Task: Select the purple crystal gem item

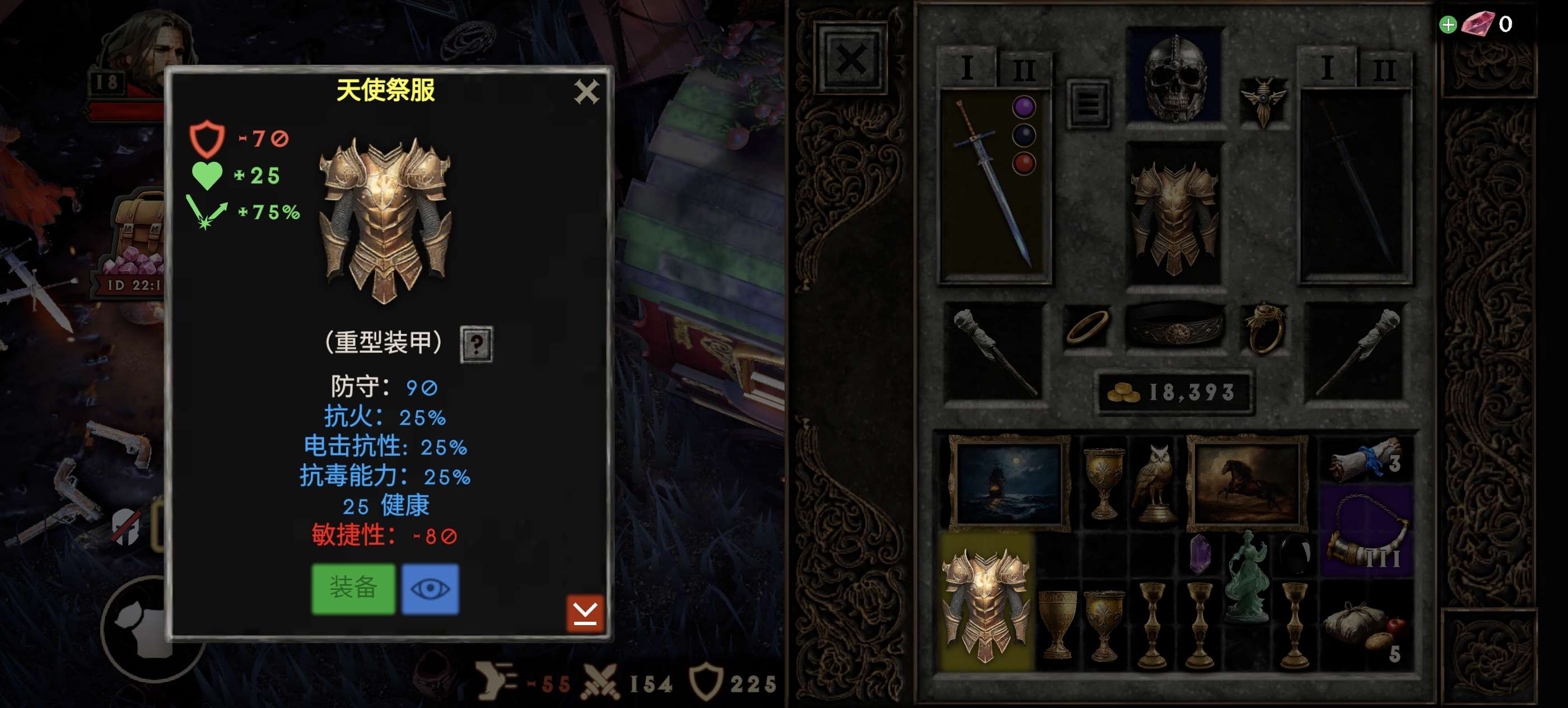Action: click(1199, 553)
